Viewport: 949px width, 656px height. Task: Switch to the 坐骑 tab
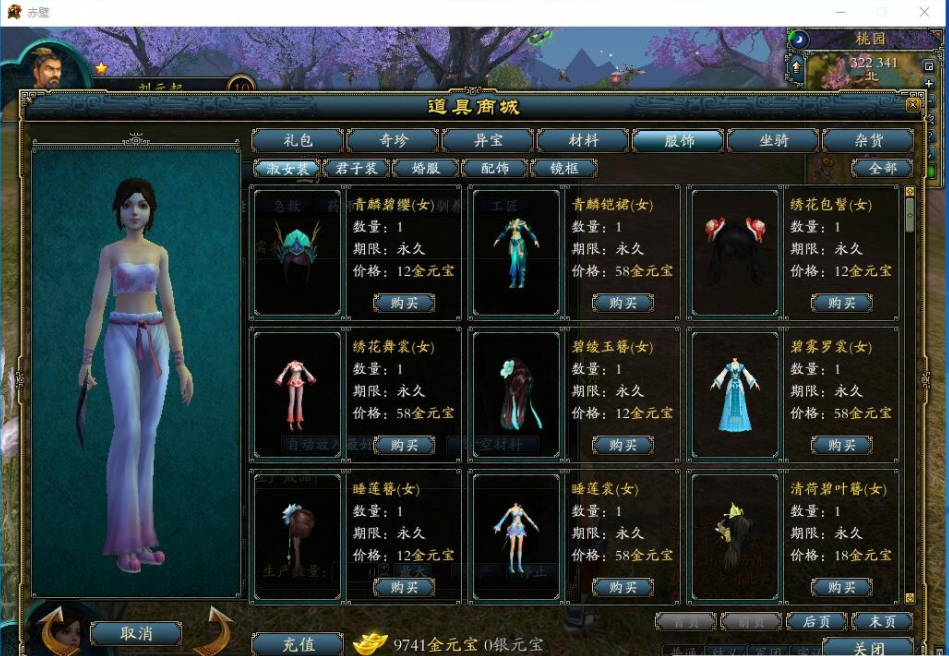click(x=773, y=141)
